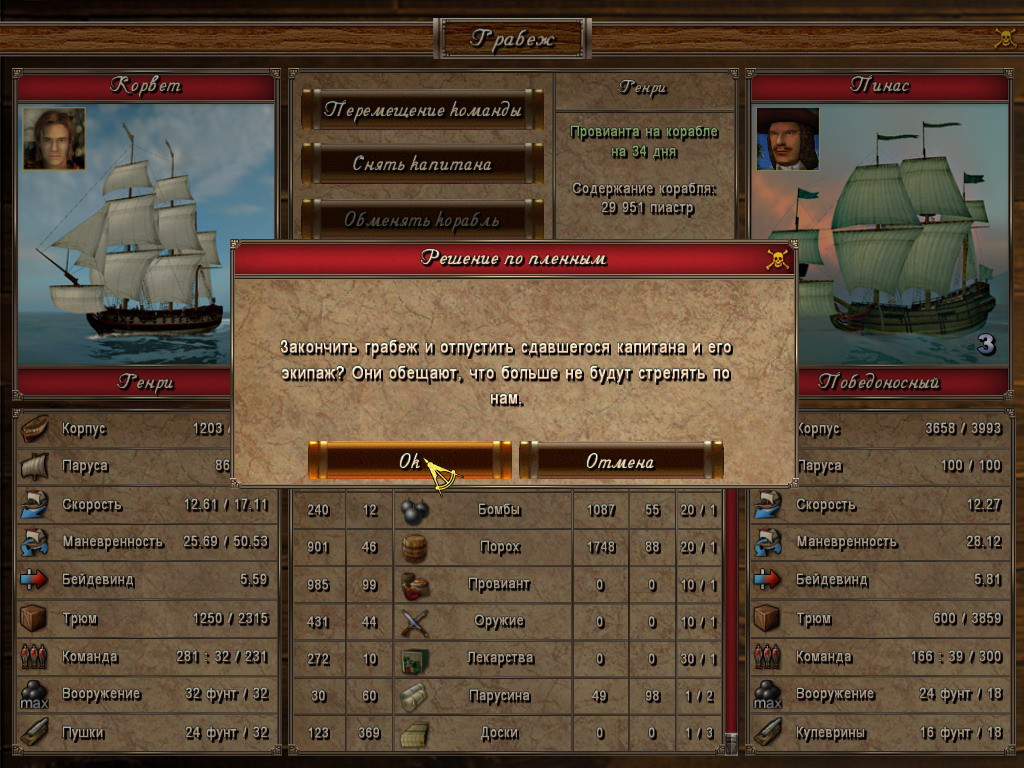Screen dimensions: 1024x768
Task: Select the Порох gunpowder row
Action: coord(498,547)
